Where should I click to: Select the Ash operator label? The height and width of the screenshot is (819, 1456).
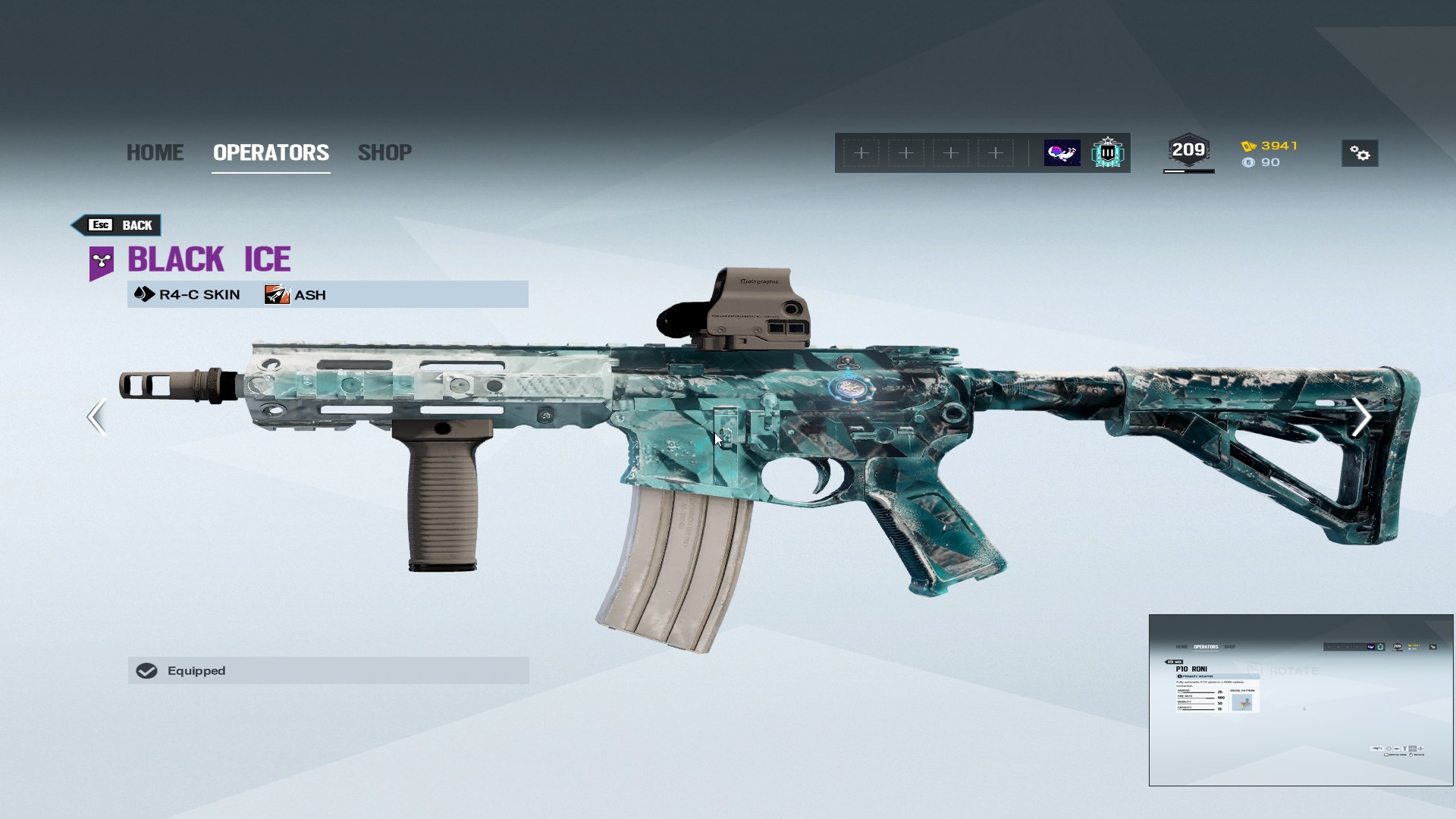tap(296, 295)
